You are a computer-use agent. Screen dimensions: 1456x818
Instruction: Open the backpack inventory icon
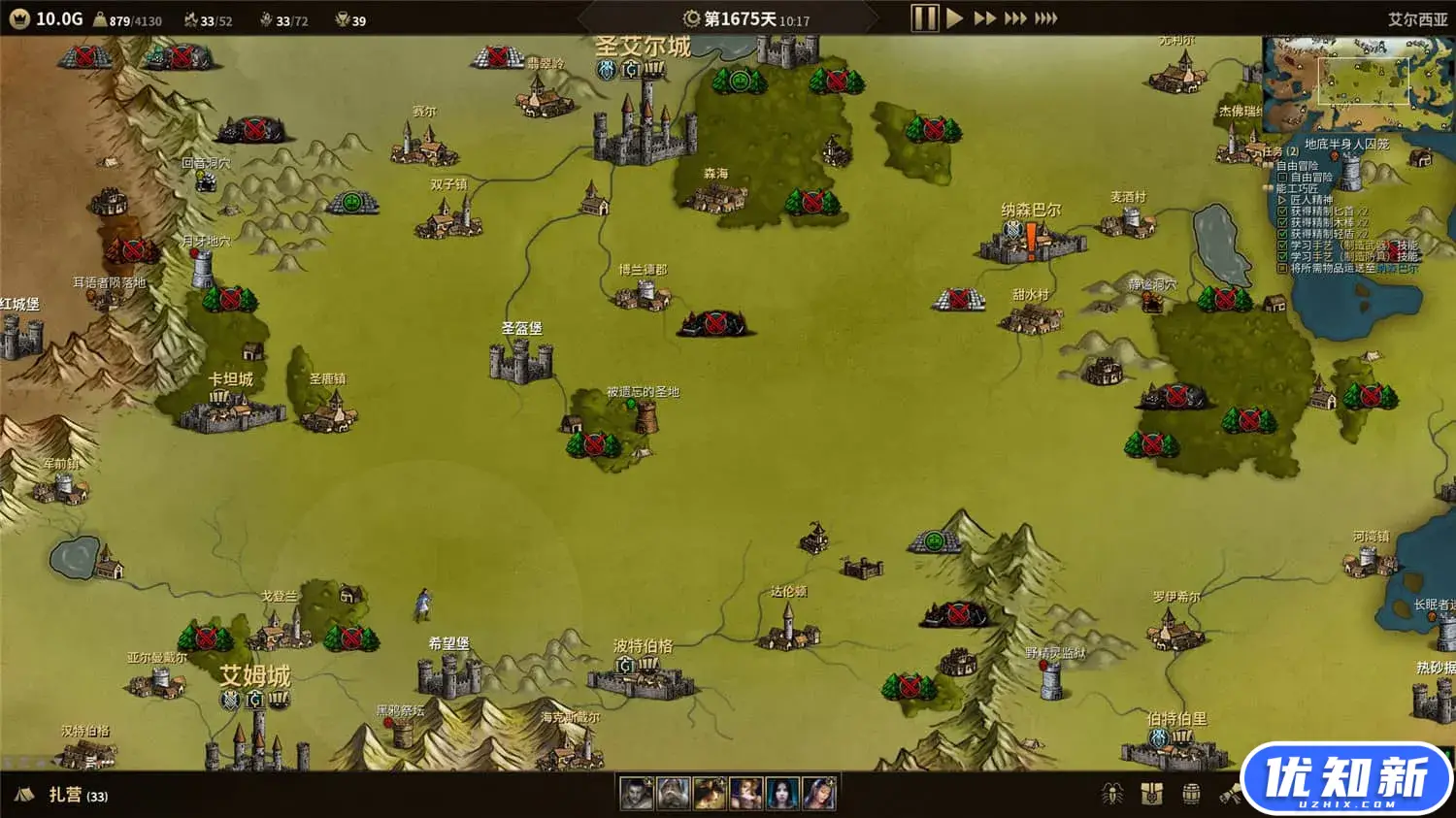coord(1151,794)
